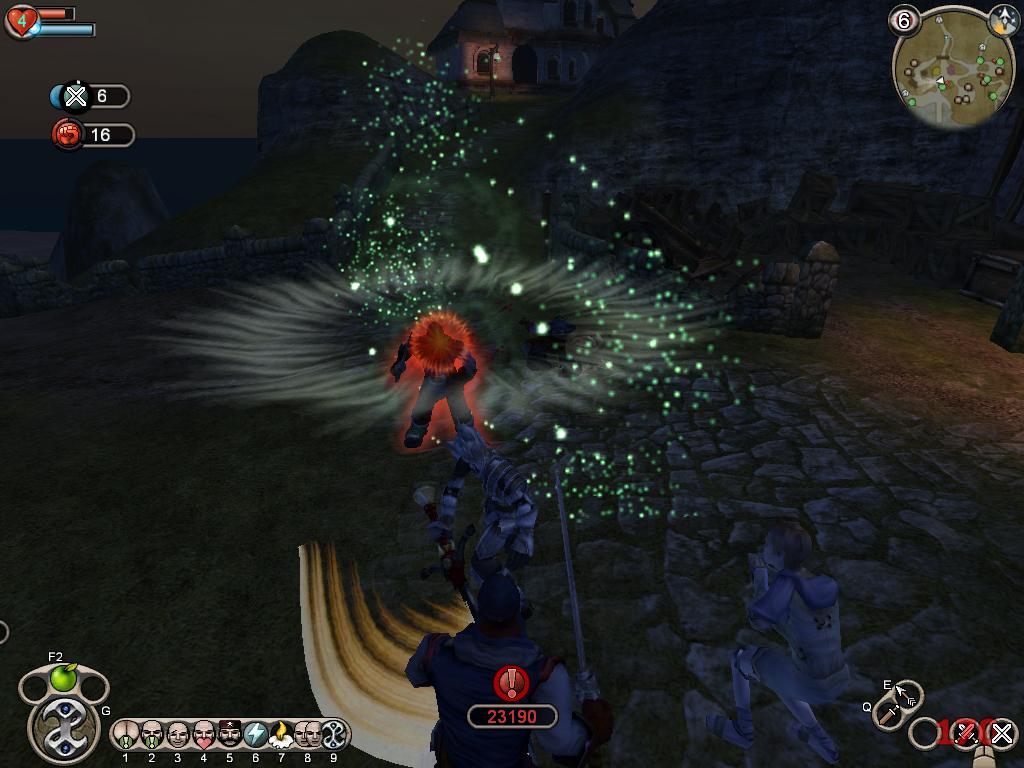Screen dimensions: 1024x768
Task: Use the flame on white cloud ability
Action: click(281, 735)
